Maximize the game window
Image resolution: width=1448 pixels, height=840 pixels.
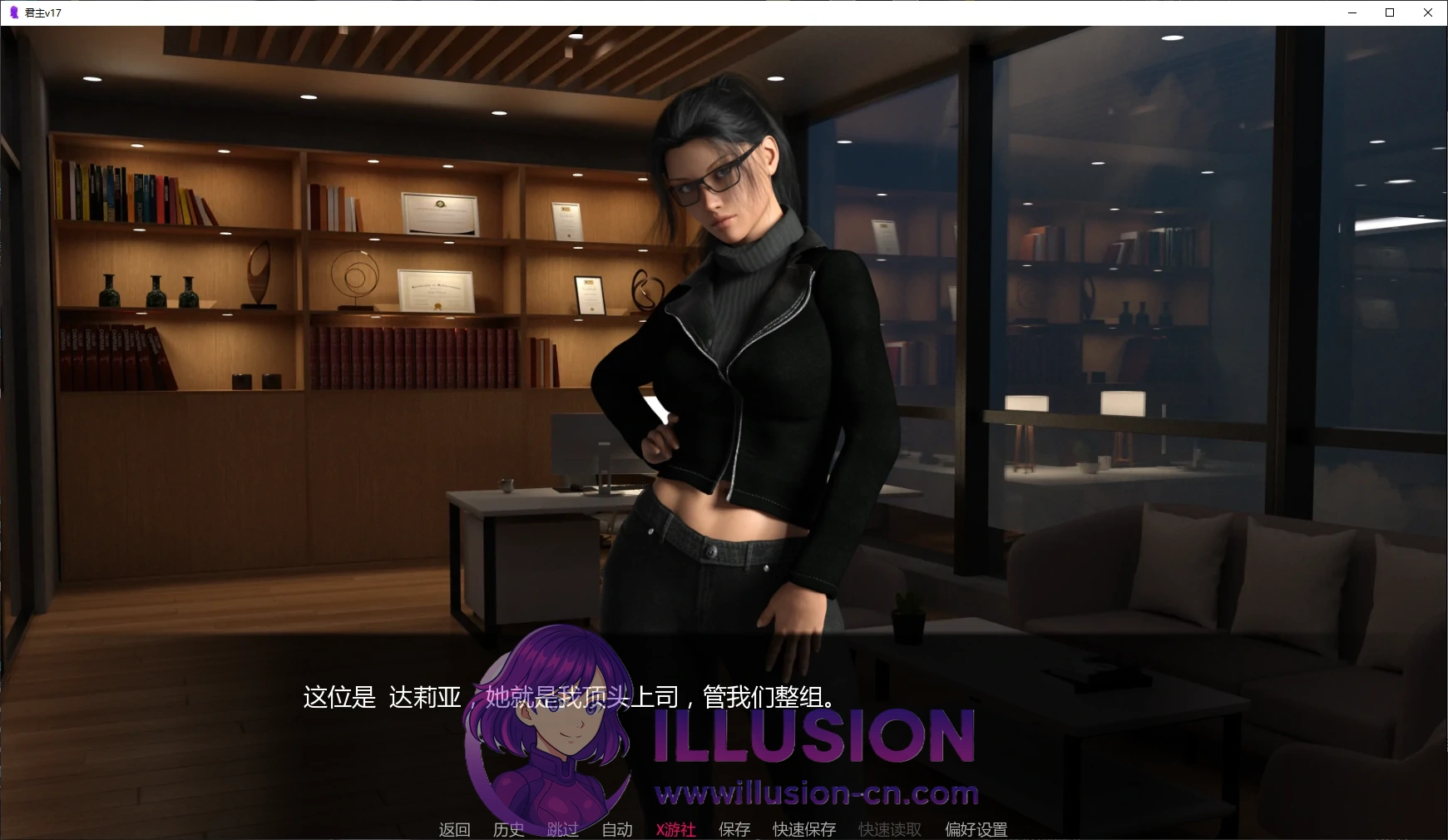[x=1389, y=12]
